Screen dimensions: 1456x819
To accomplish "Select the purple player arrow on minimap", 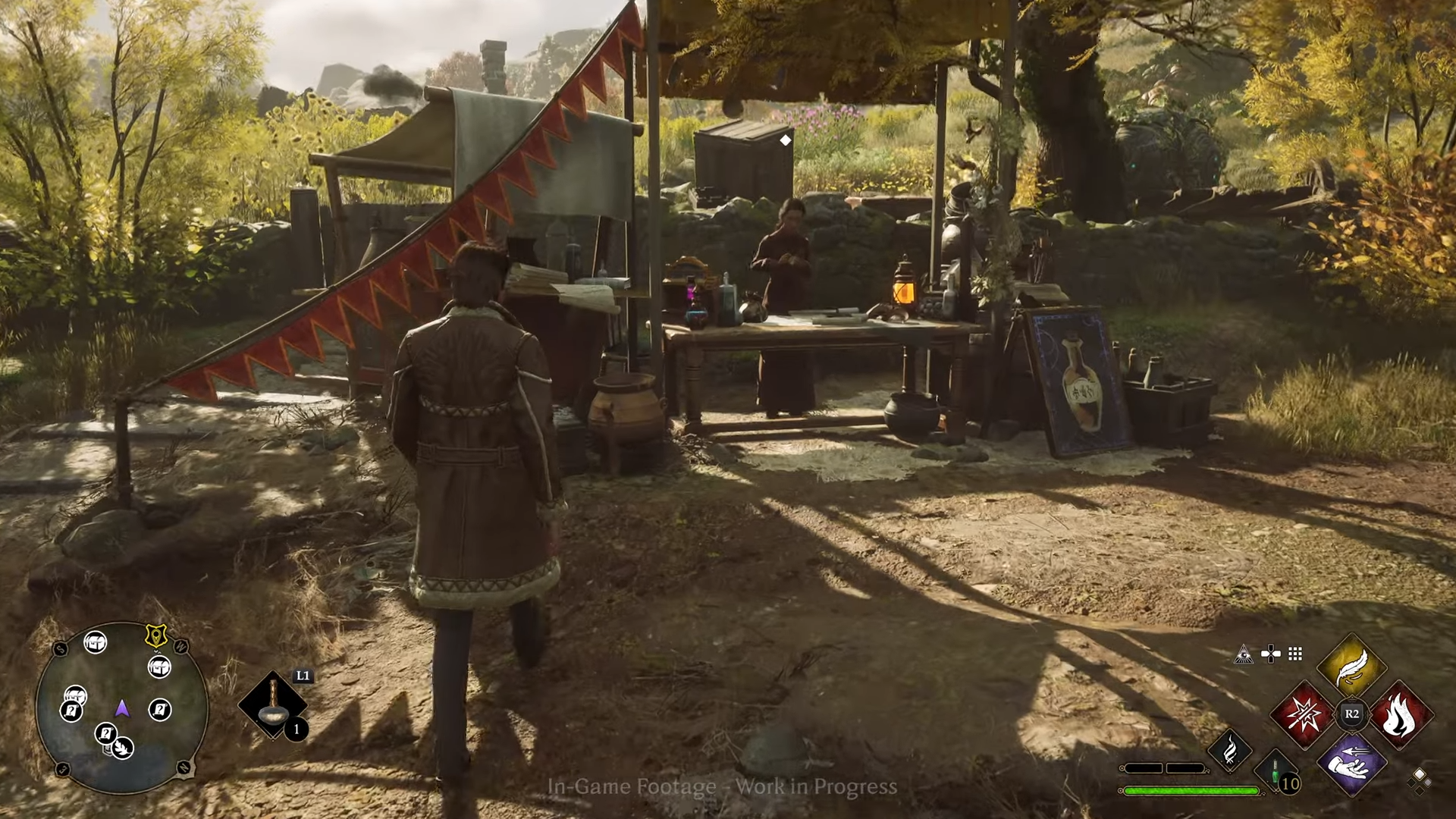I will 121,708.
